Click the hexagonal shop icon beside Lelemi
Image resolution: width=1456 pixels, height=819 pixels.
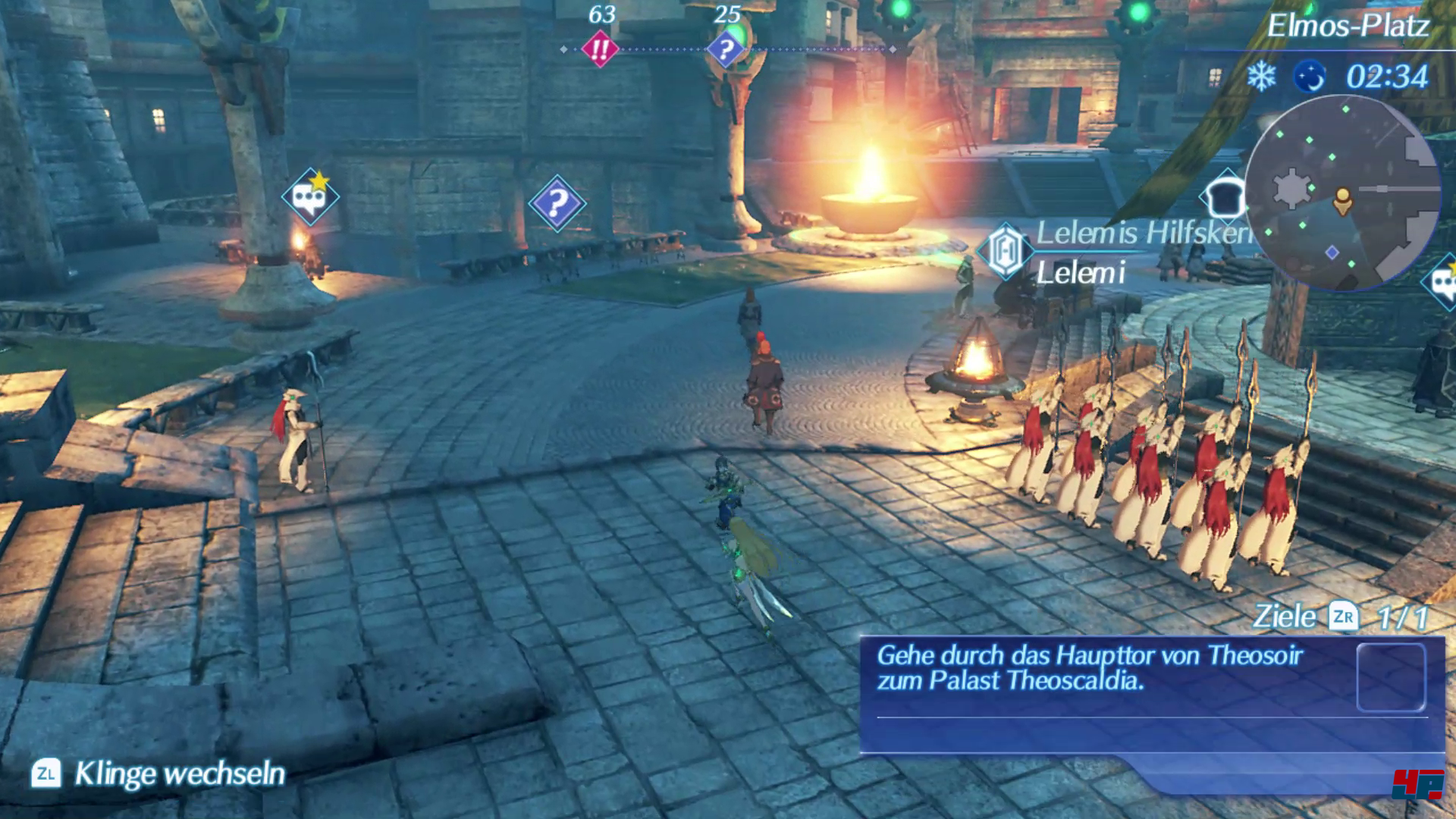pyautogui.click(x=1006, y=251)
